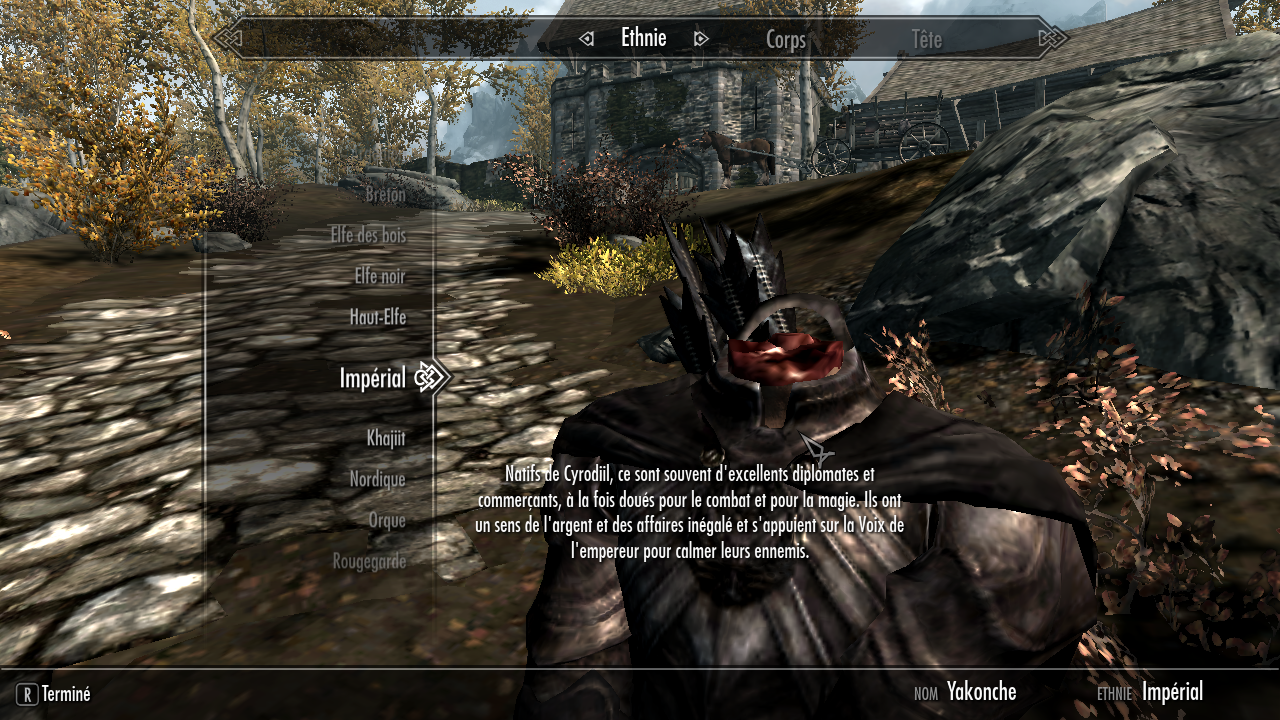1280x720 pixels.
Task: Switch to the Tête tab
Action: [928, 40]
